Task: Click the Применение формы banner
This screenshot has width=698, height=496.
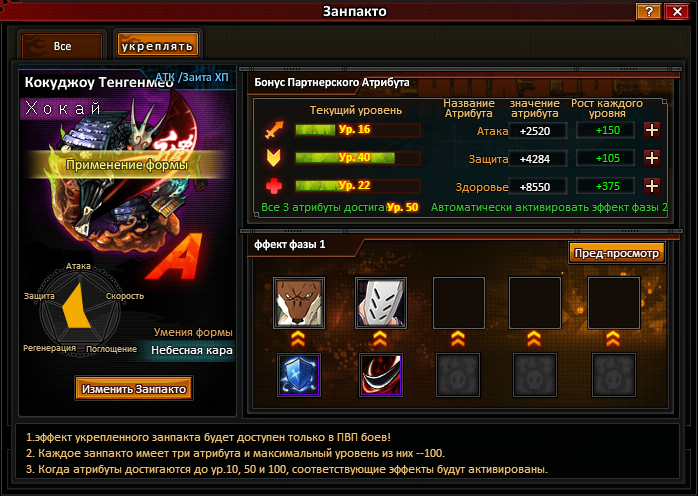Action: pyautogui.click(x=126, y=164)
